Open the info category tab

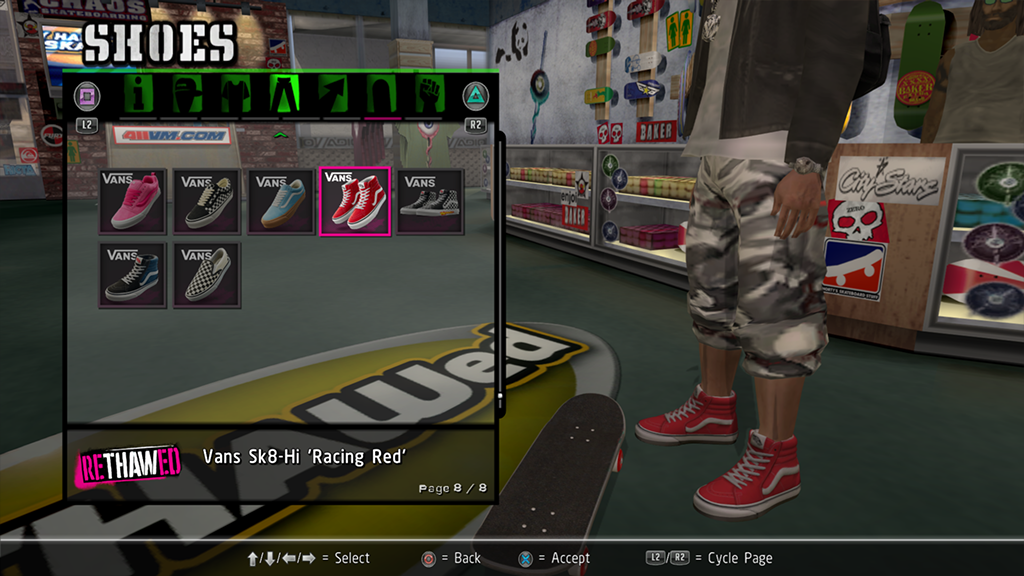[x=137, y=96]
